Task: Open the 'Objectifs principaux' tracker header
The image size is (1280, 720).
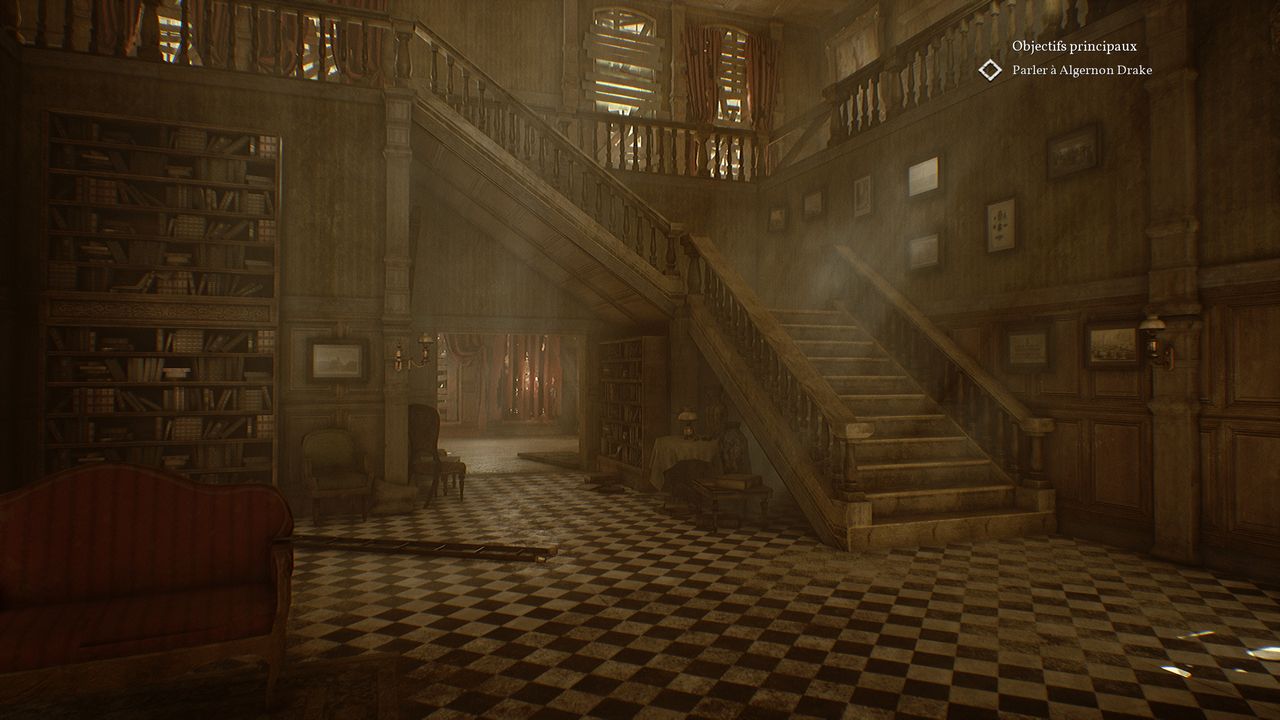Action: [x=1074, y=46]
